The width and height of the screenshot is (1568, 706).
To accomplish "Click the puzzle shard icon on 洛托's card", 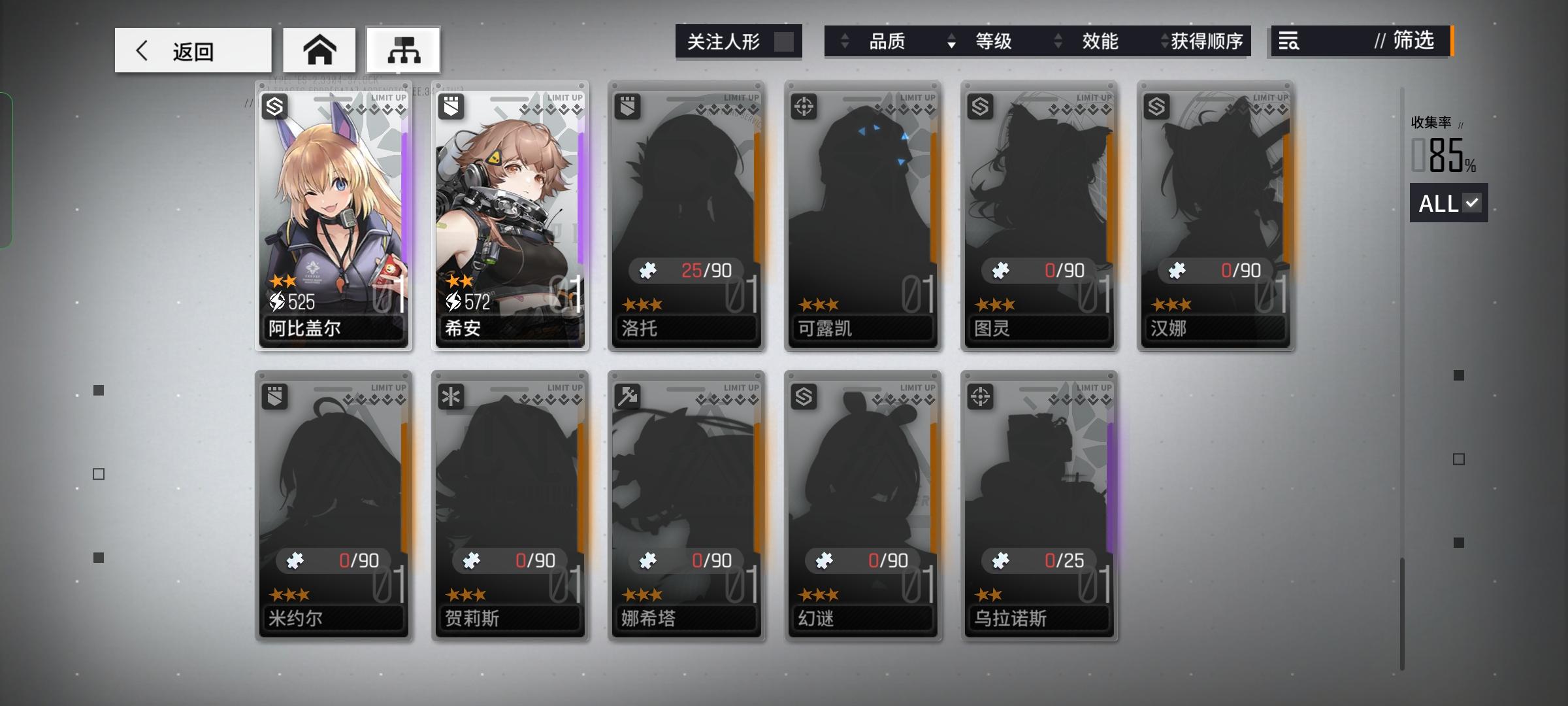I will pyautogui.click(x=648, y=270).
